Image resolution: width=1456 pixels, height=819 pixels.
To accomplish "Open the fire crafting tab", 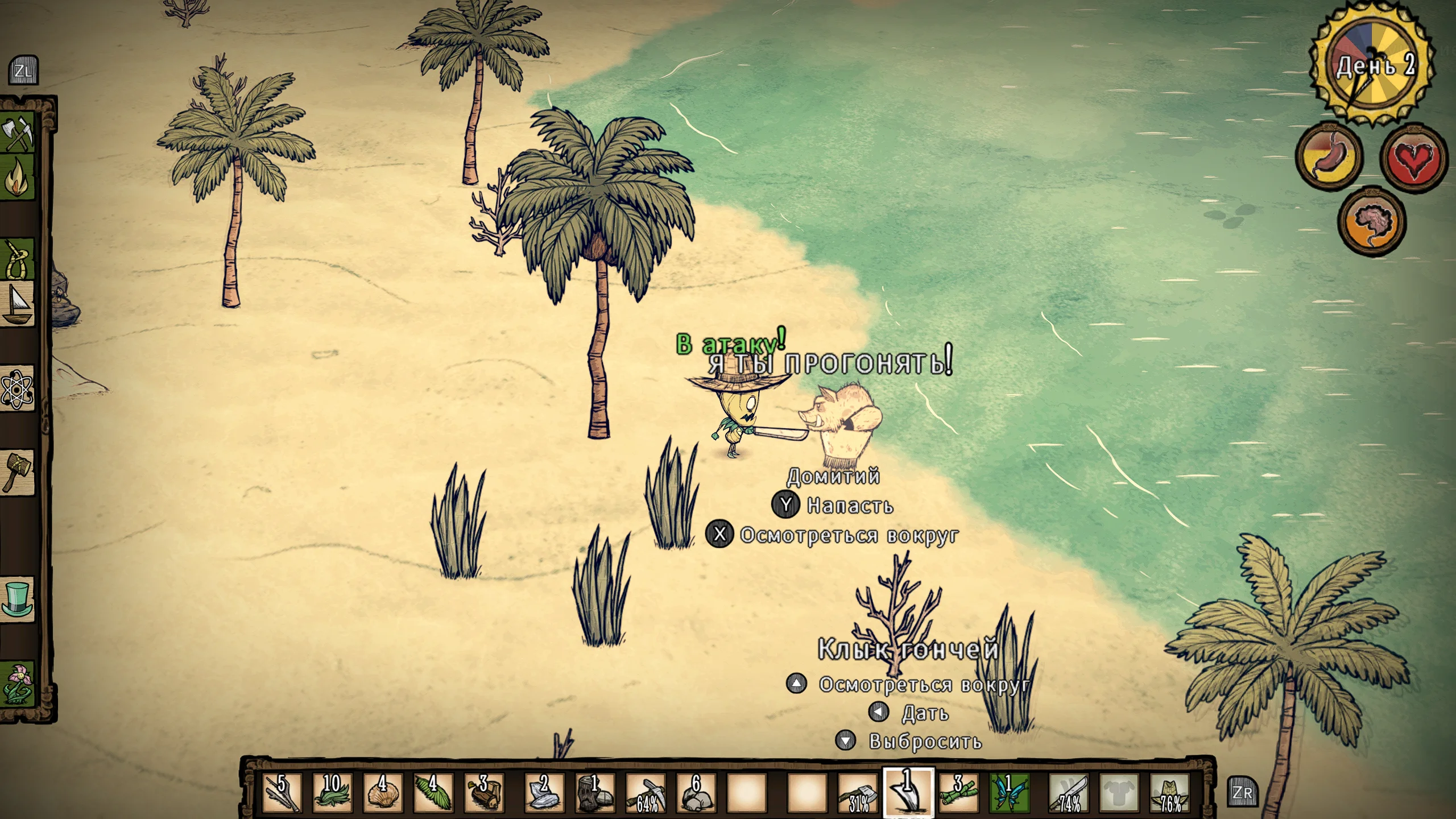I will [x=18, y=179].
